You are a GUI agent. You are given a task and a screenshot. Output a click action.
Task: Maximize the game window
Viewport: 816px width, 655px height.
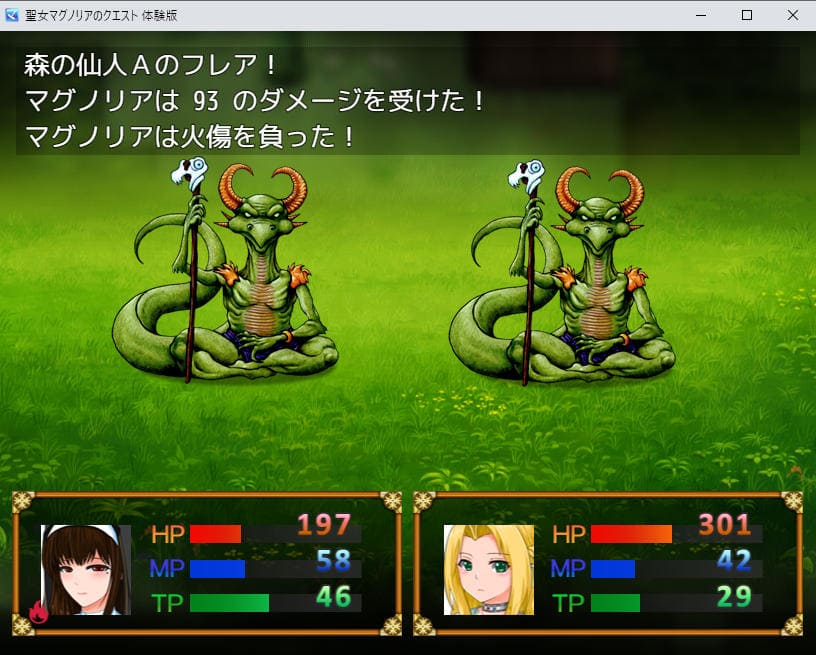746,15
